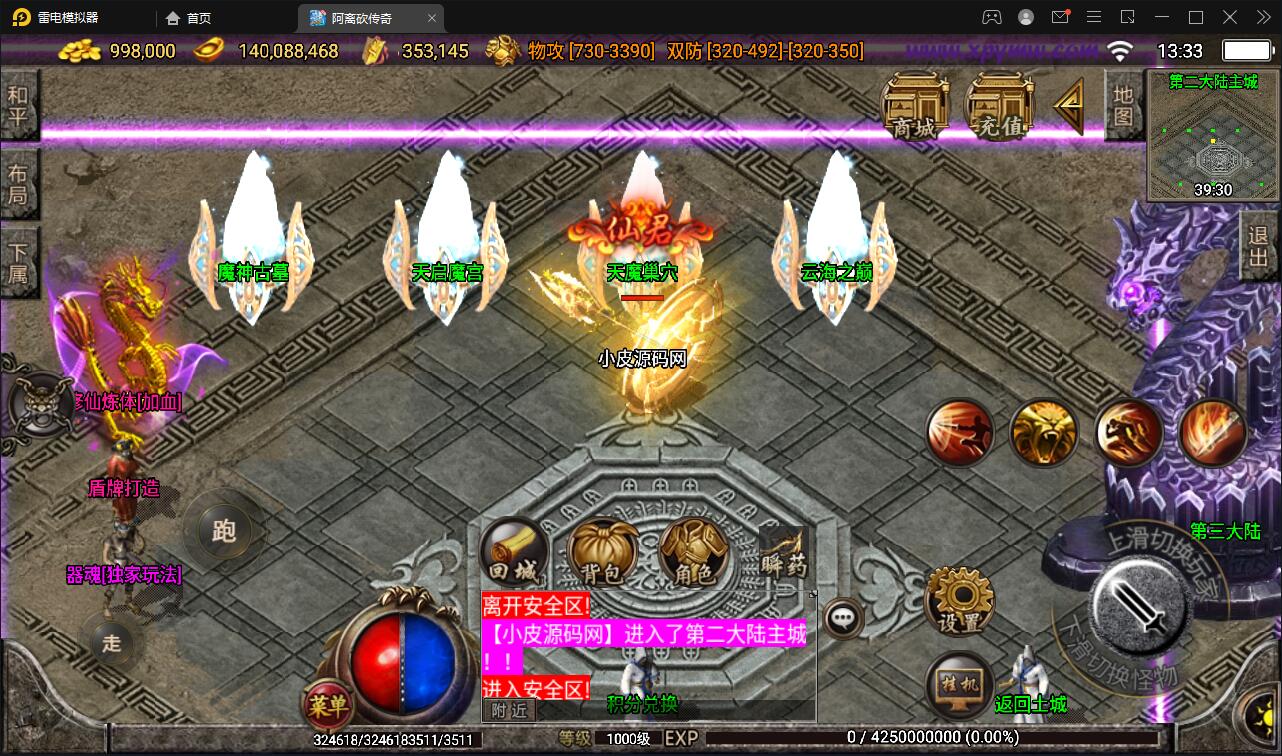
Task: Open the 菜单 menu button
Action: click(327, 707)
